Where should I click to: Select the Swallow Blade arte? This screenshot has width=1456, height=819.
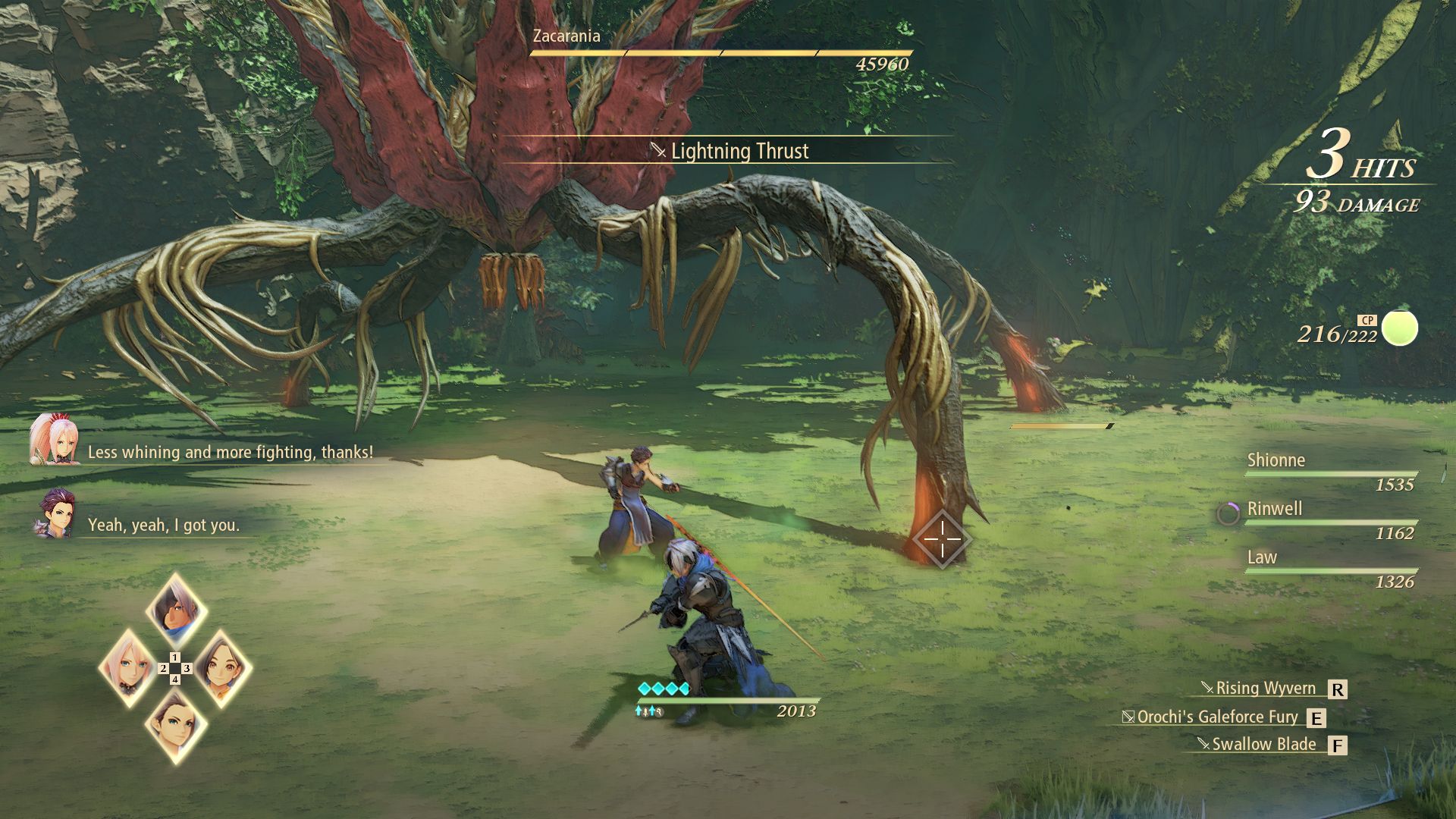pos(1263,745)
